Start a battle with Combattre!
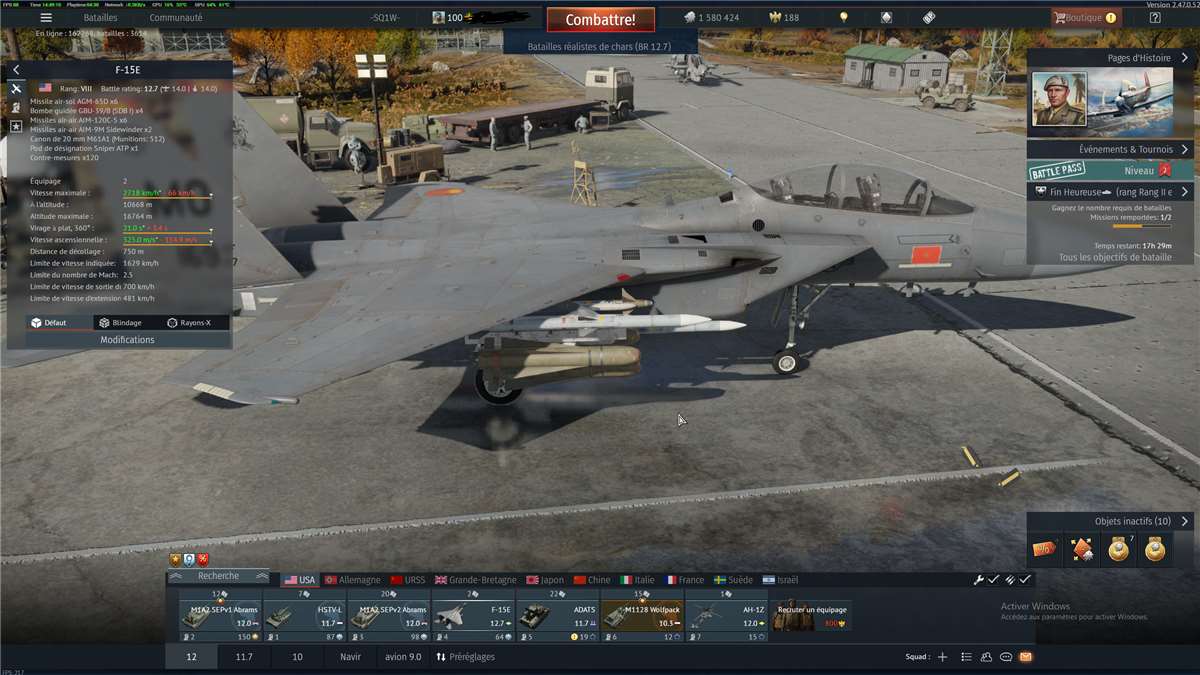This screenshot has width=1200, height=675. coord(600,19)
